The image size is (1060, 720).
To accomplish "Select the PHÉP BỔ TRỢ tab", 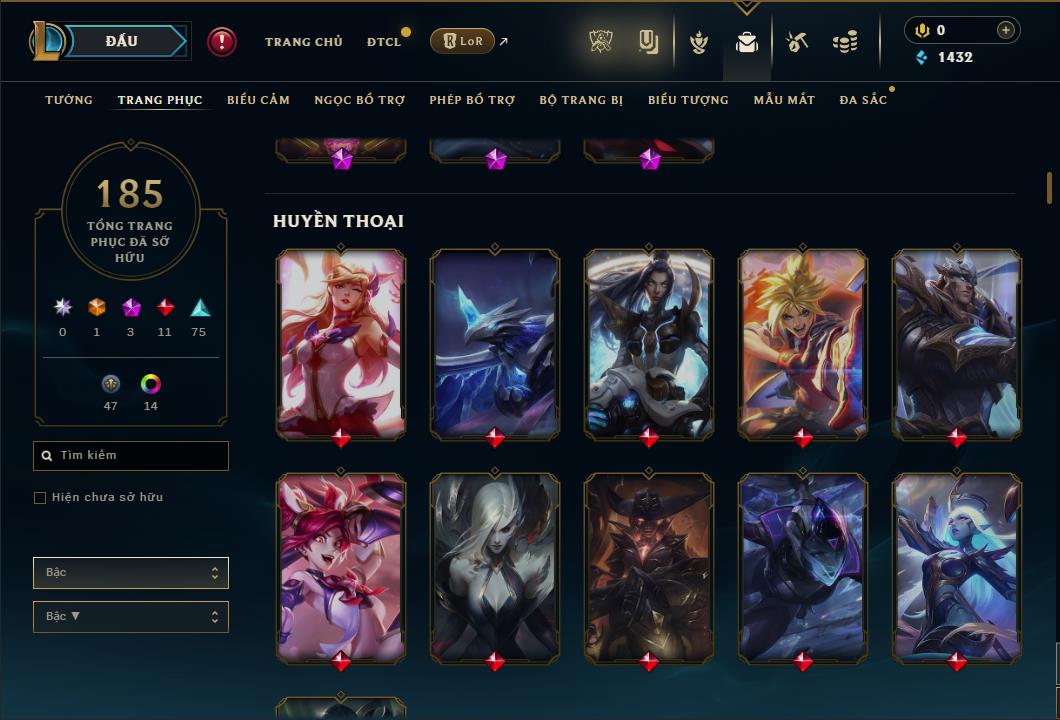I will coord(472,100).
